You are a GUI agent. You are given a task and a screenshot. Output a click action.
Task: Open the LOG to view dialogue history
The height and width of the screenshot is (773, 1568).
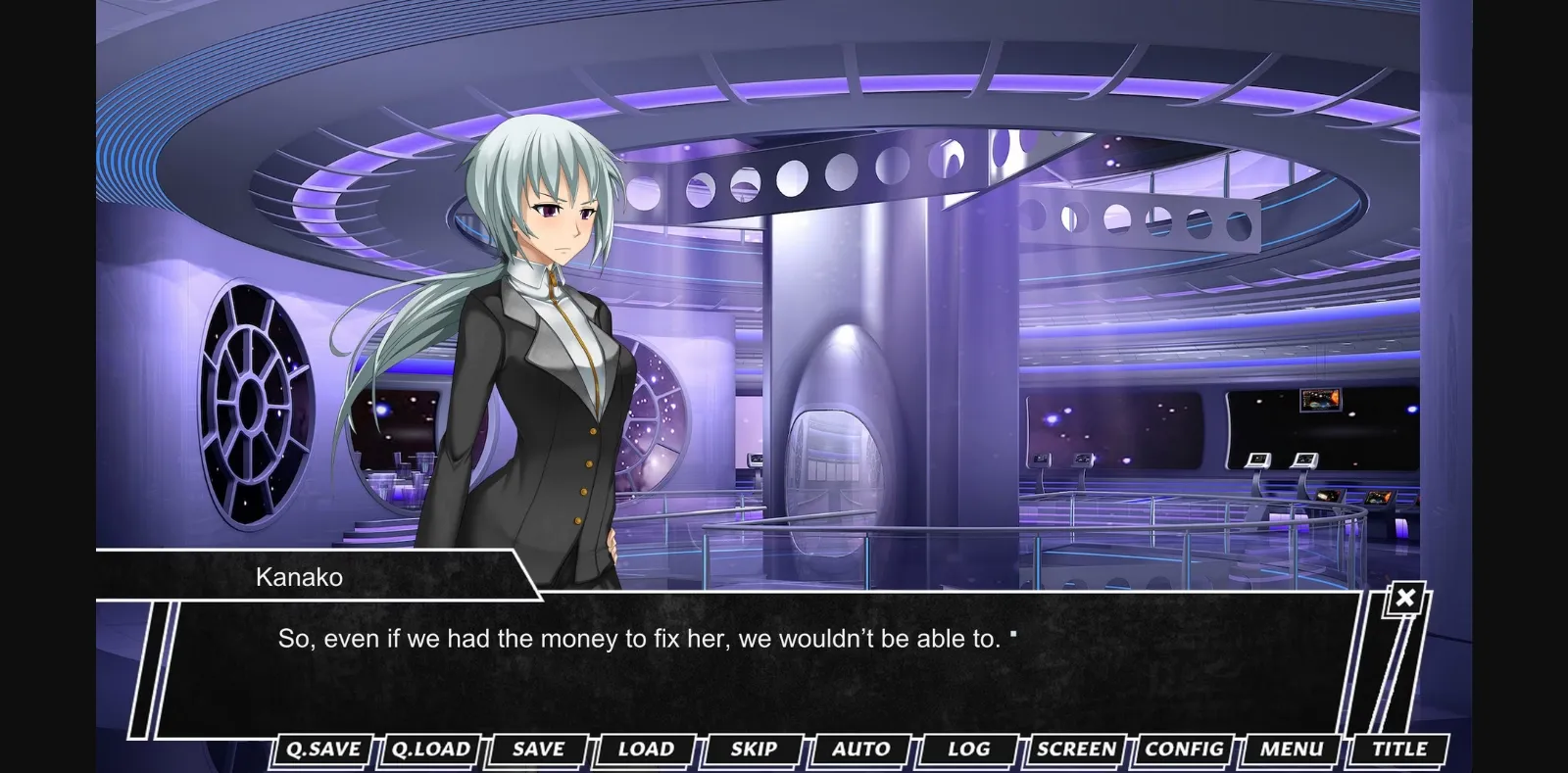(966, 749)
